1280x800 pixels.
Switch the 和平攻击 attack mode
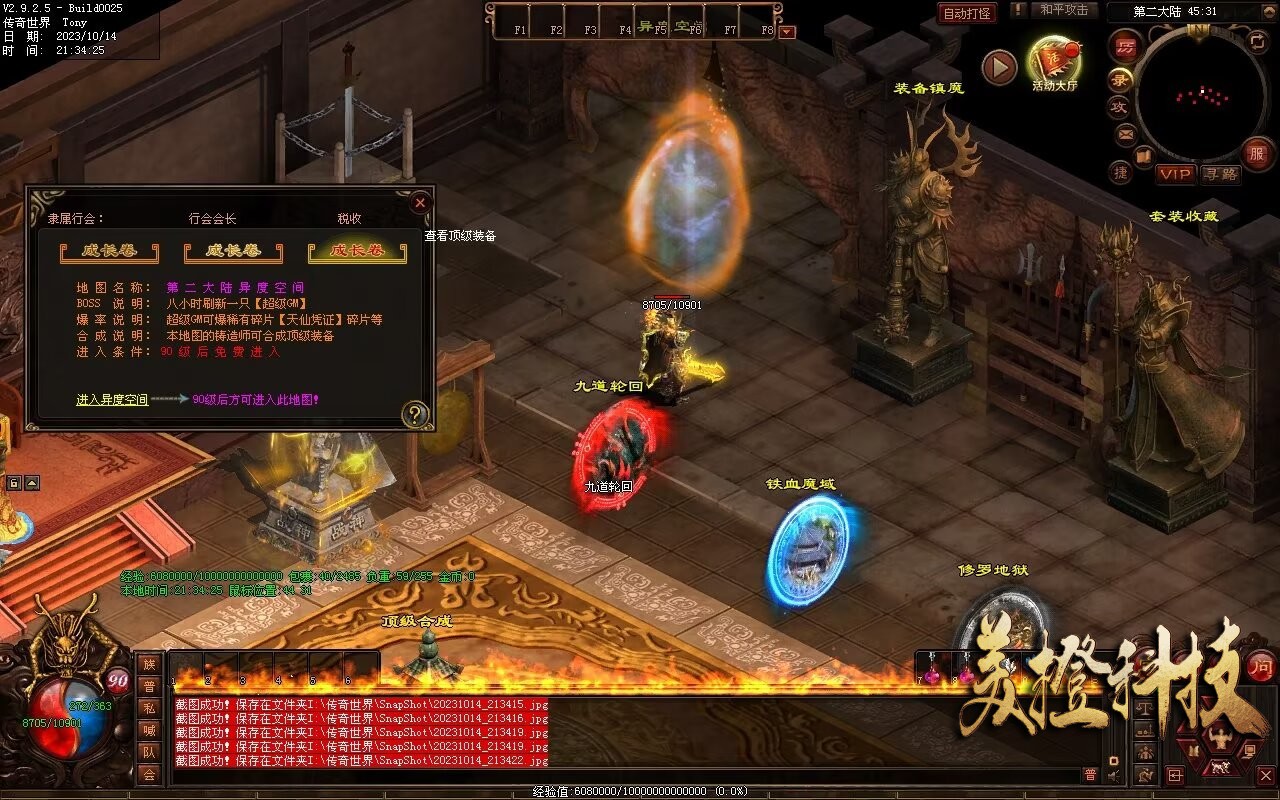[1063, 10]
